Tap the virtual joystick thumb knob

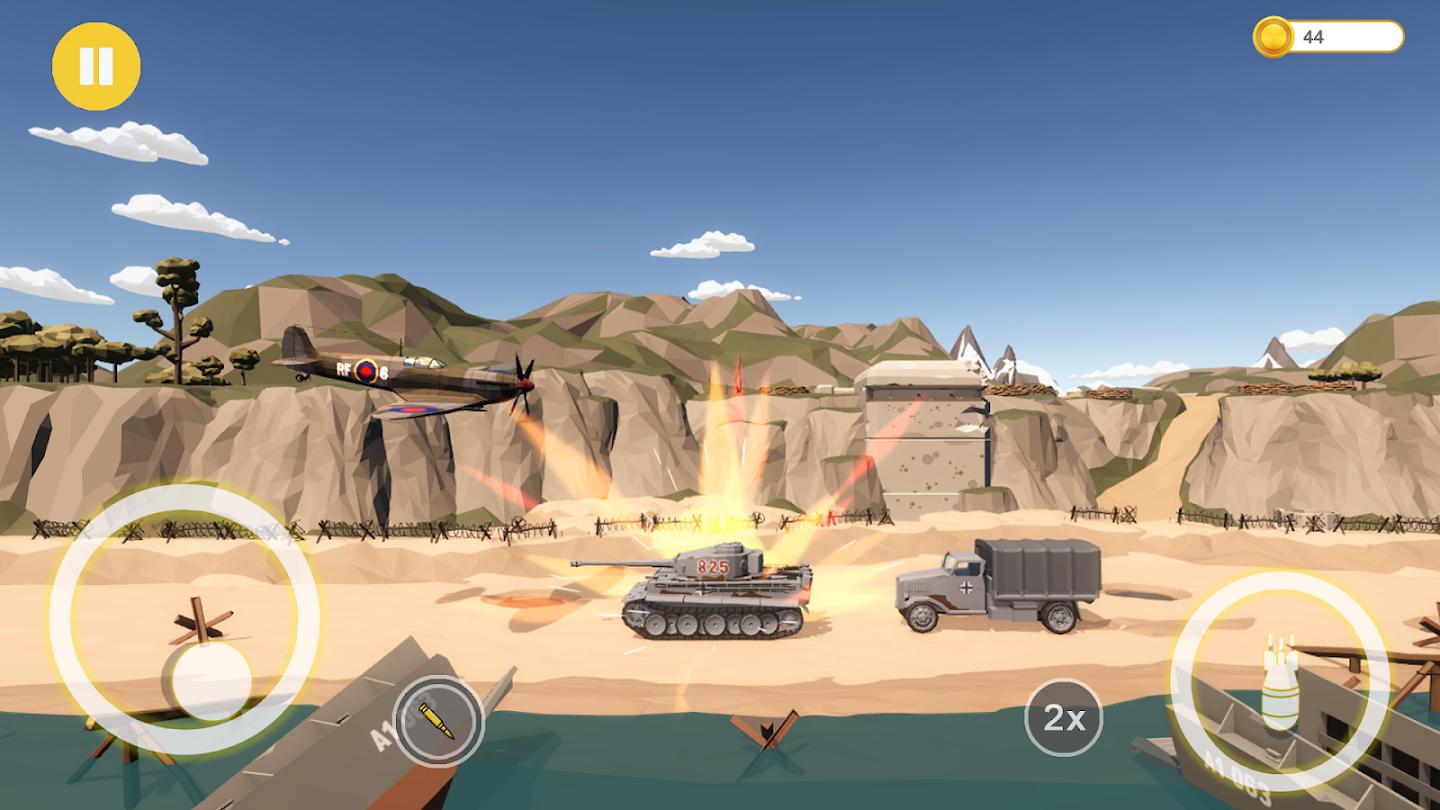(211, 681)
